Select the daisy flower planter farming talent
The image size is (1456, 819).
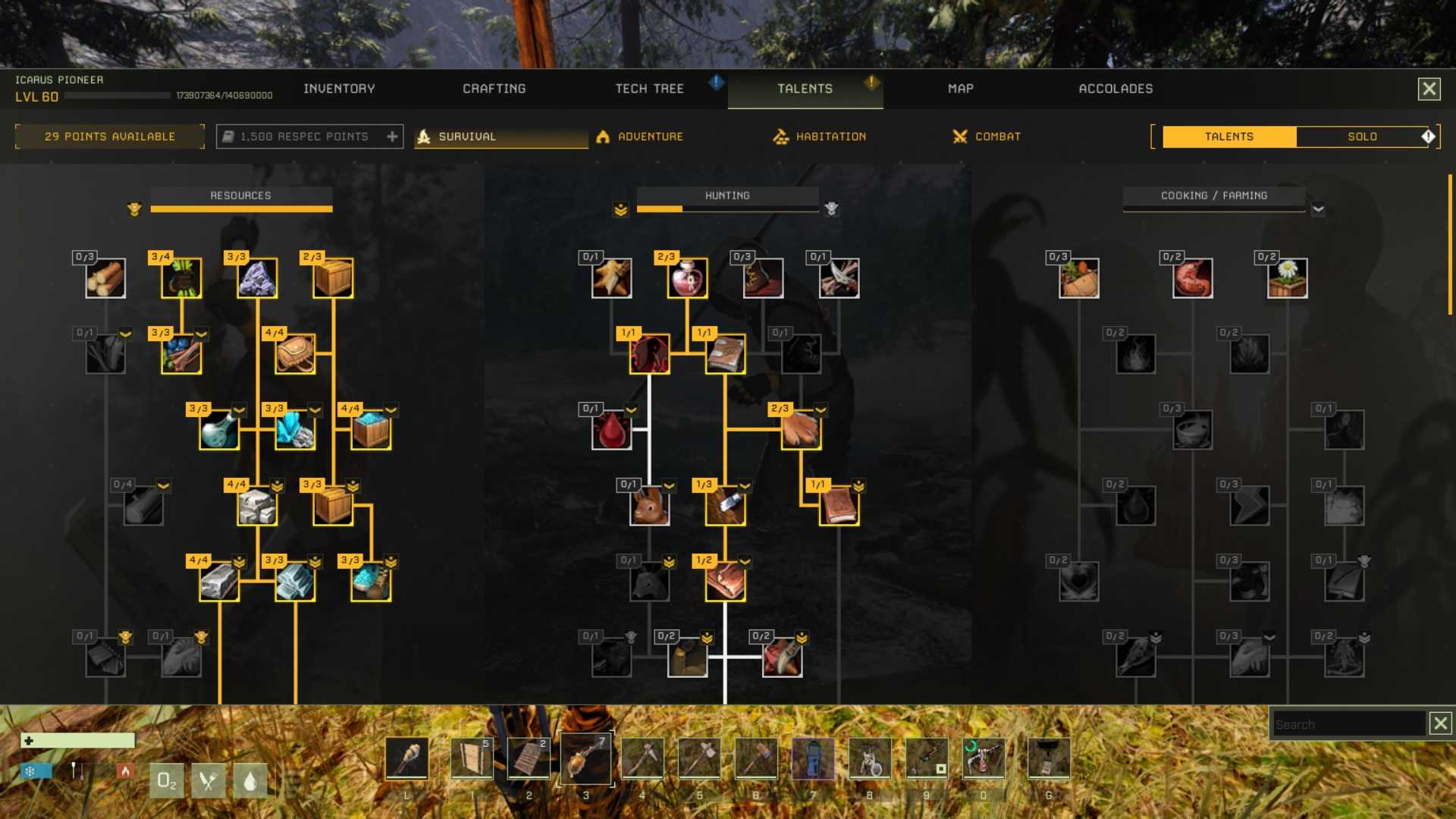click(1287, 278)
